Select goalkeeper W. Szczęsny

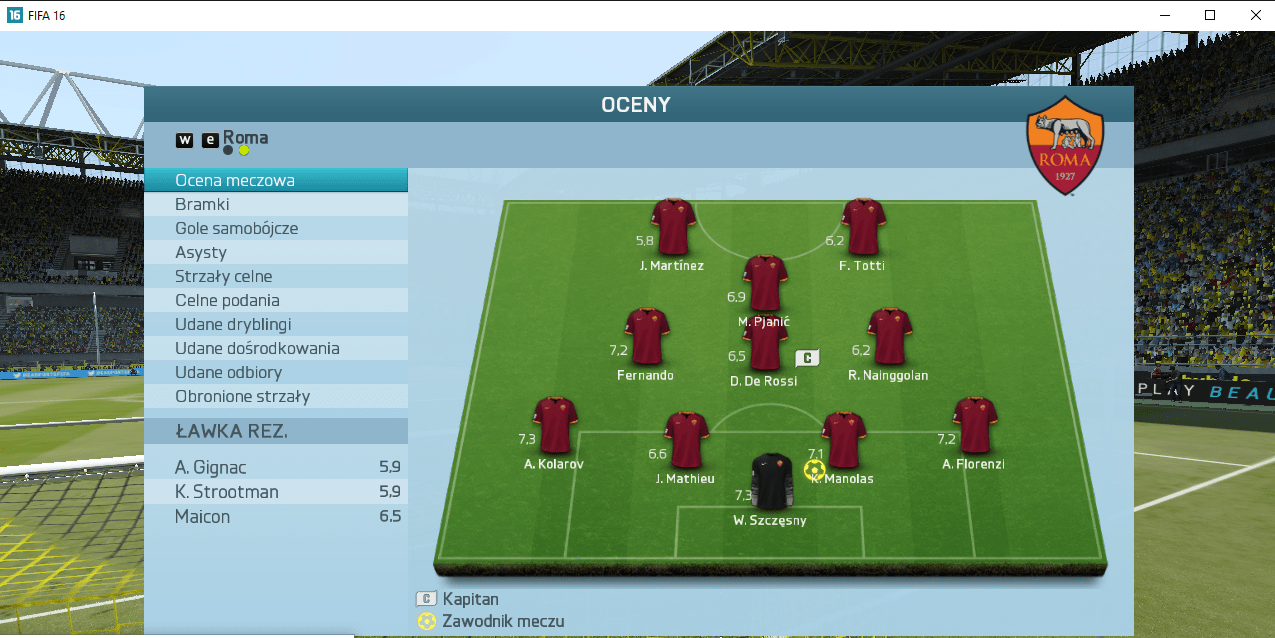point(770,482)
